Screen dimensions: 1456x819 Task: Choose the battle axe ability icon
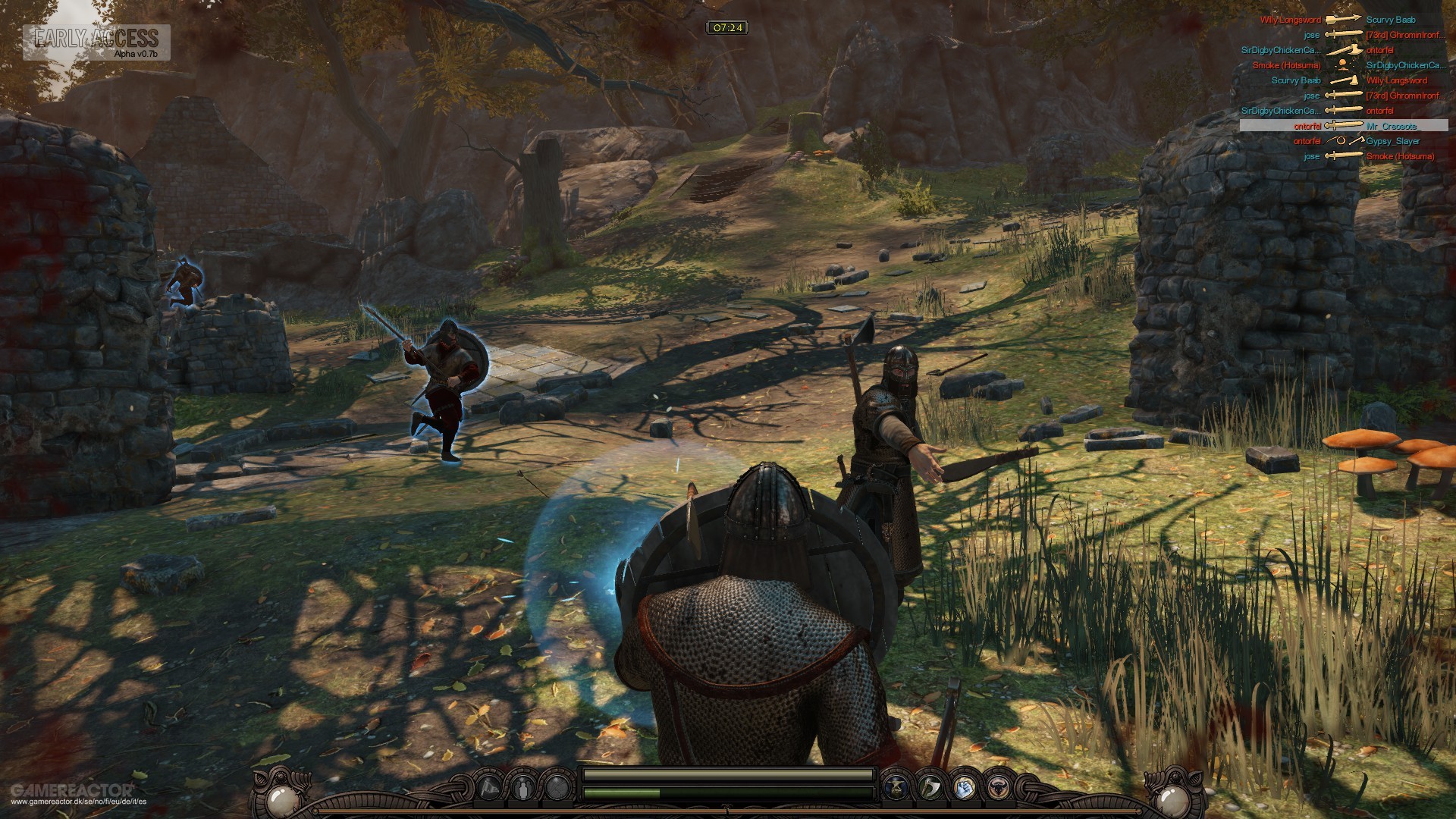930,786
